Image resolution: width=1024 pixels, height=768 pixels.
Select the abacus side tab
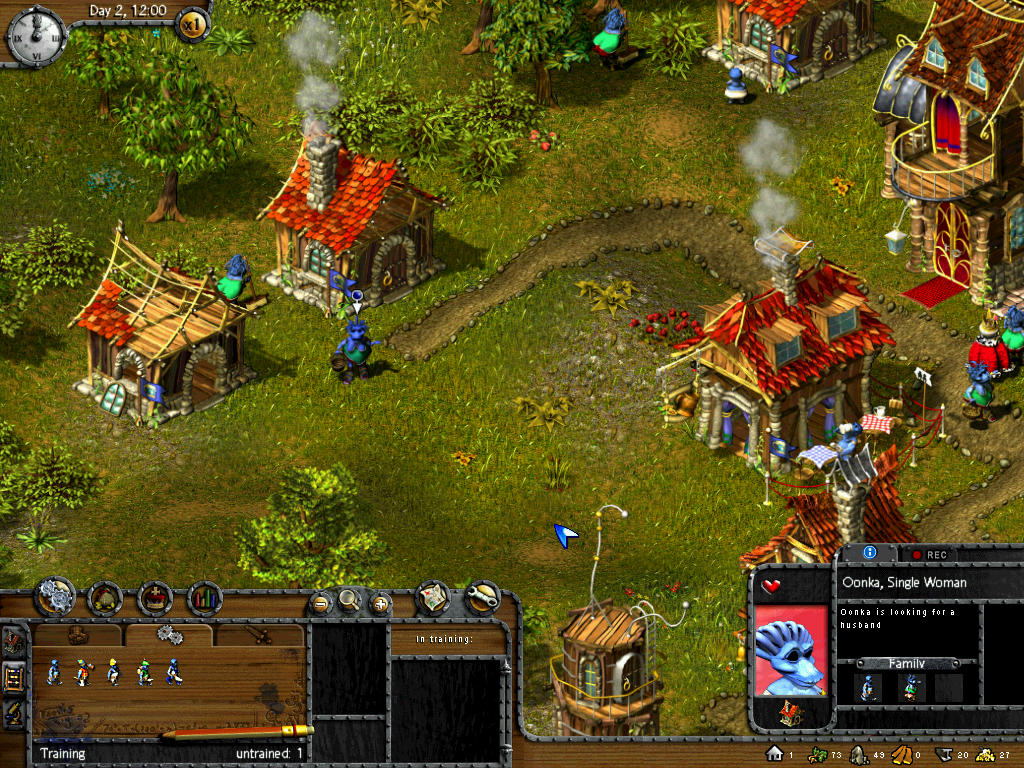coord(14,679)
